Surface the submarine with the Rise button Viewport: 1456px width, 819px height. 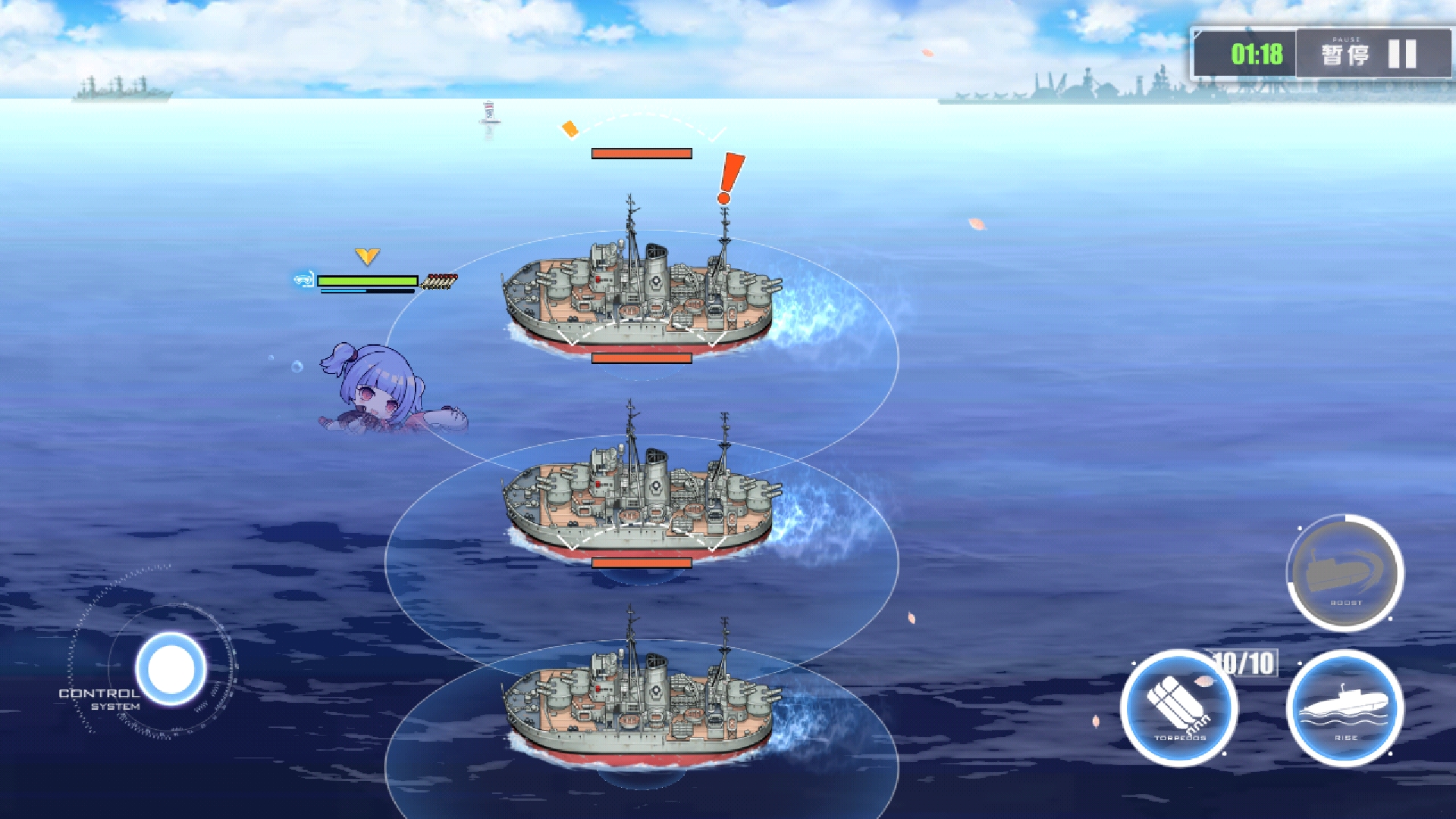pyautogui.click(x=1345, y=708)
